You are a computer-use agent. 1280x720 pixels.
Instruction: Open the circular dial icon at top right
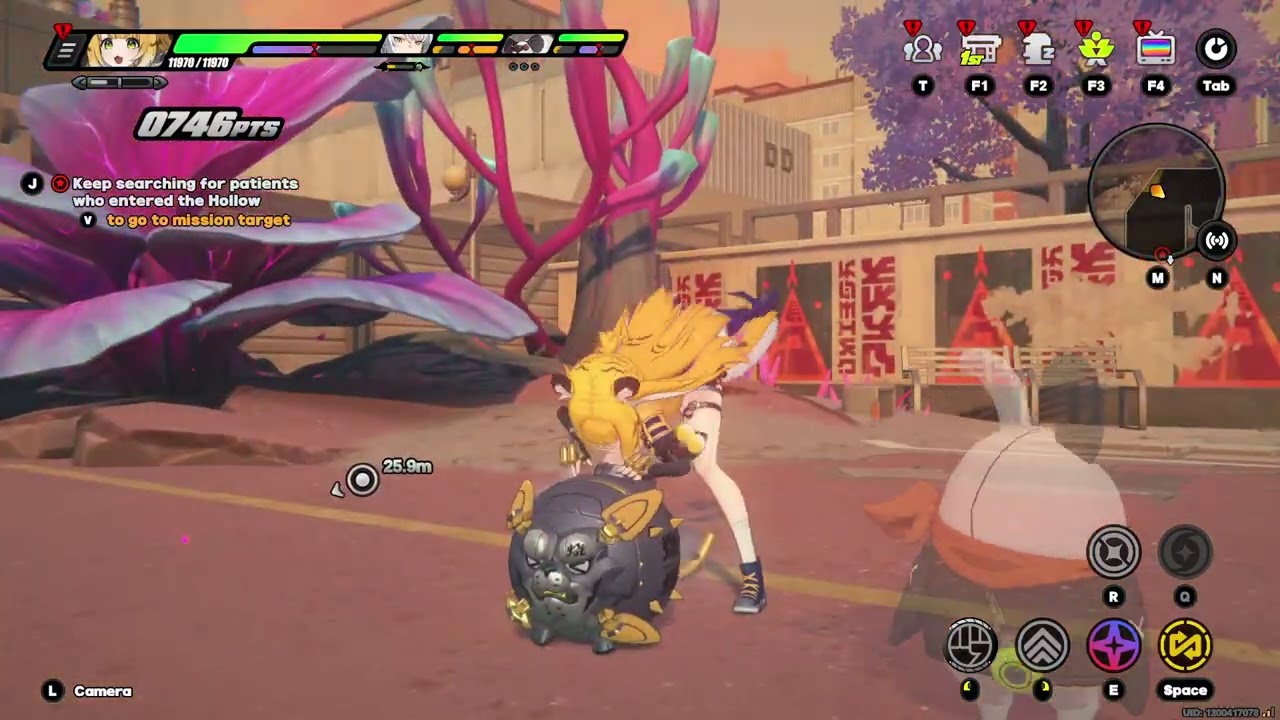pos(1216,49)
